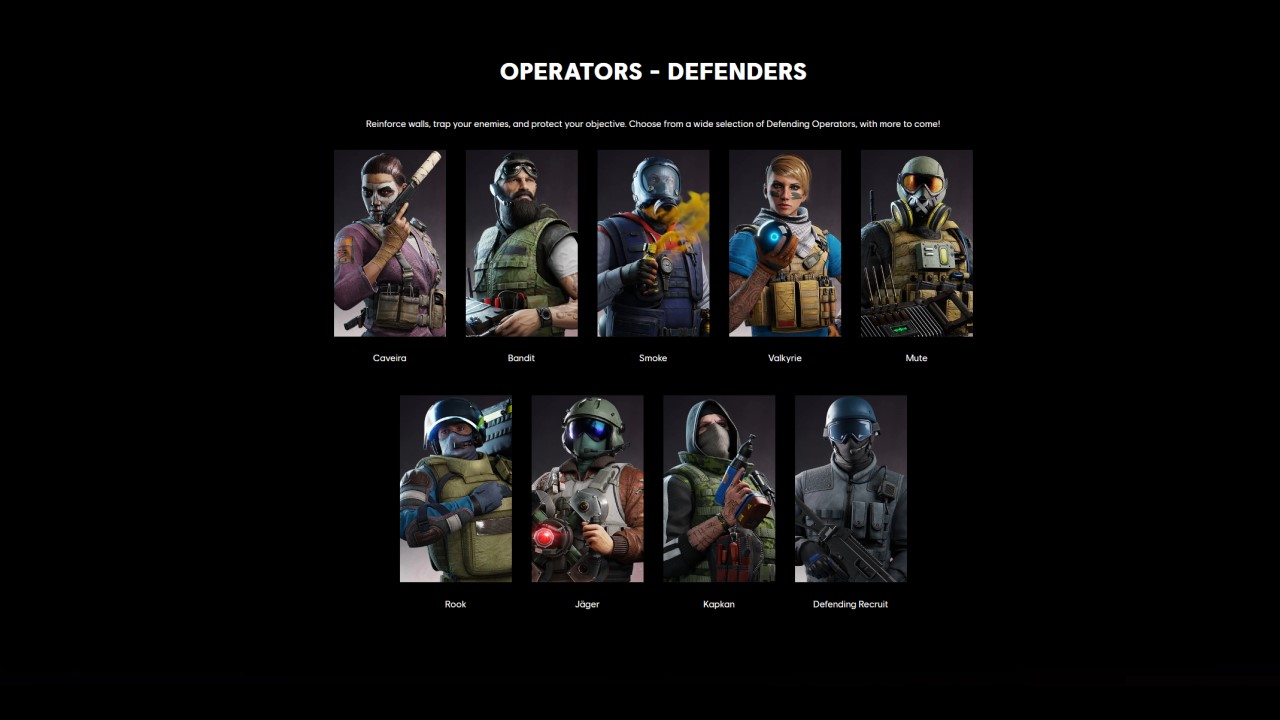Open the Smoke operator card

coord(653,243)
